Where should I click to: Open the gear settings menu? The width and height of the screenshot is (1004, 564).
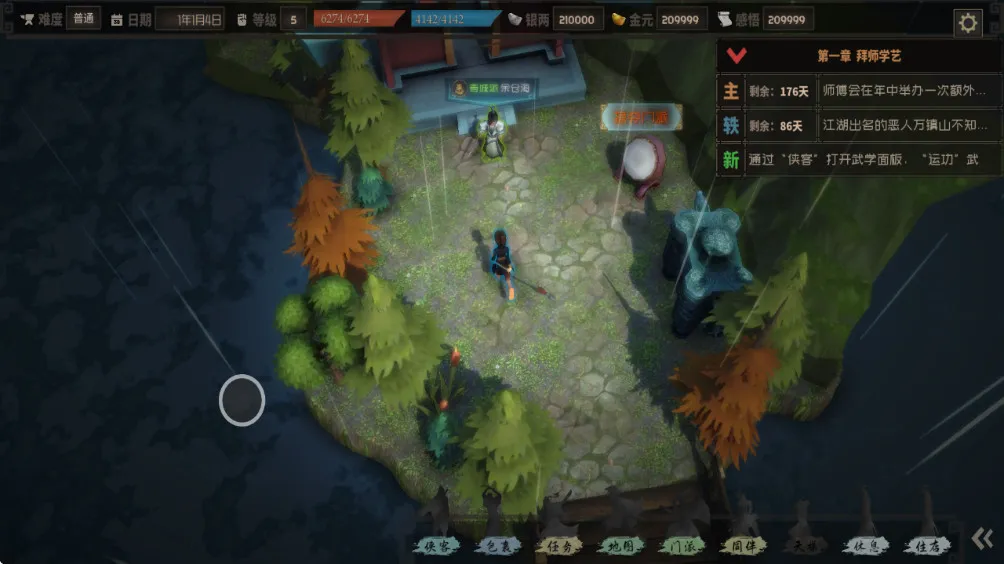(967, 23)
